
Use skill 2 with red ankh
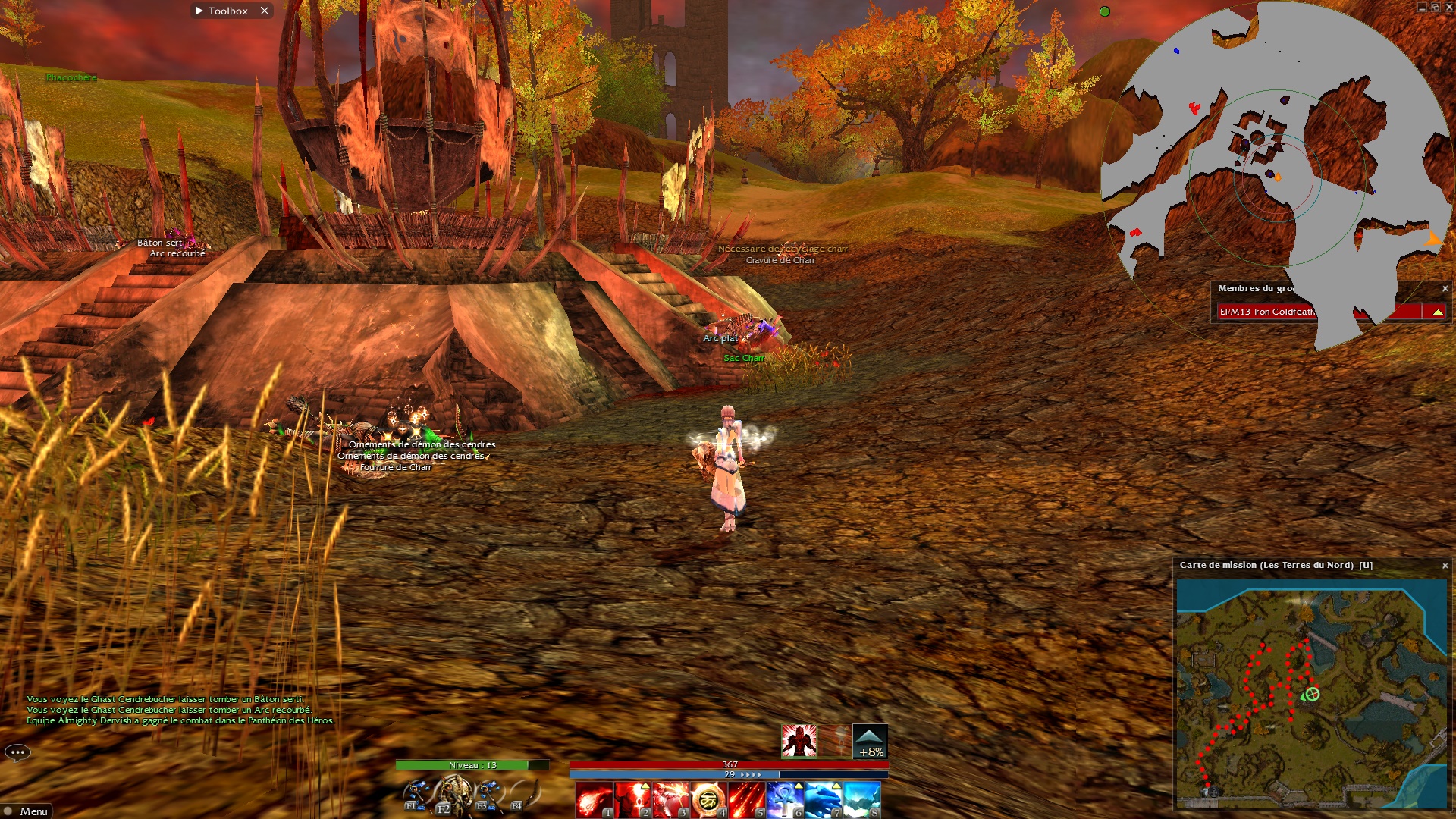point(632,800)
